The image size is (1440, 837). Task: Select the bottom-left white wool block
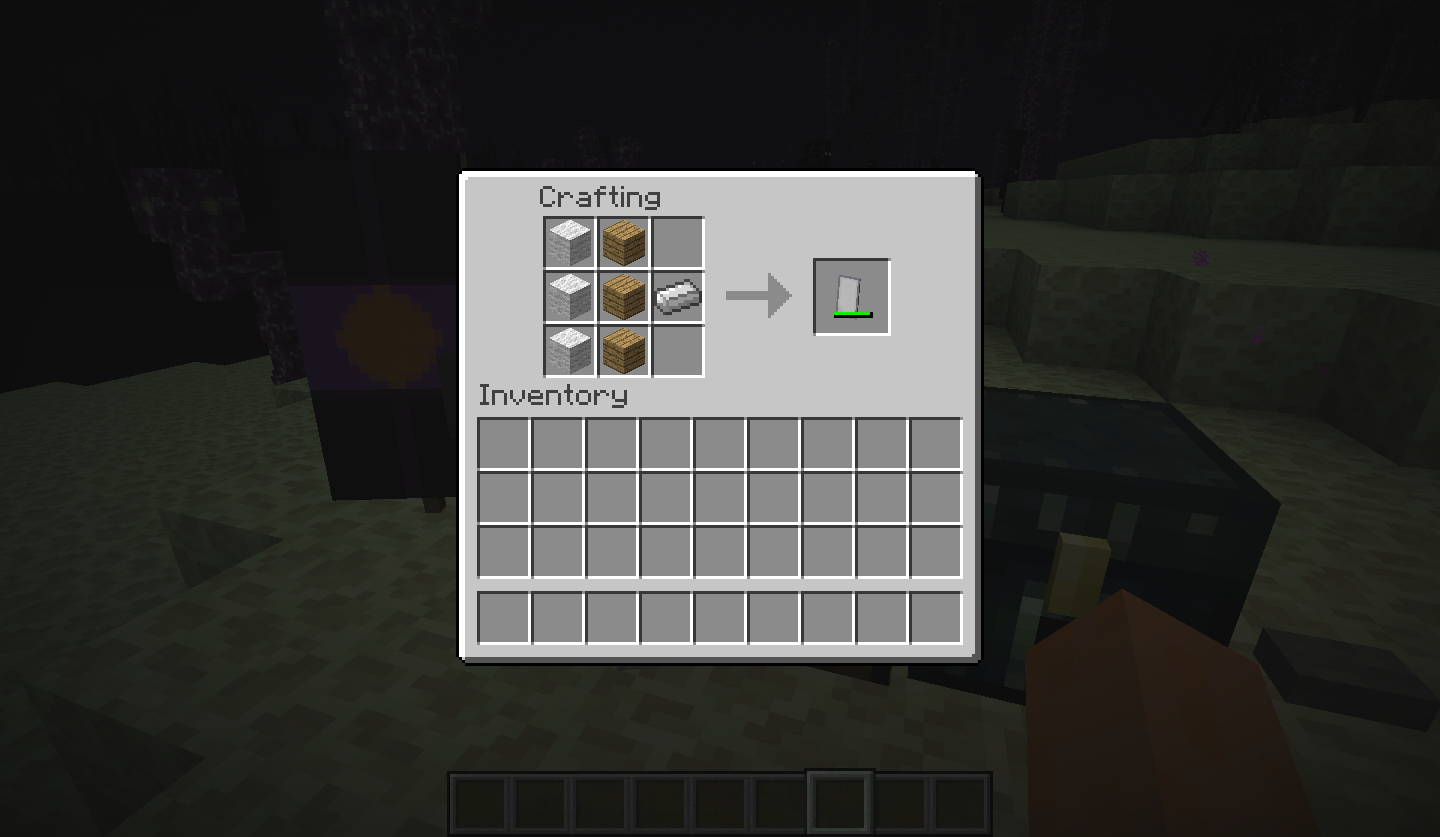pyautogui.click(x=569, y=349)
